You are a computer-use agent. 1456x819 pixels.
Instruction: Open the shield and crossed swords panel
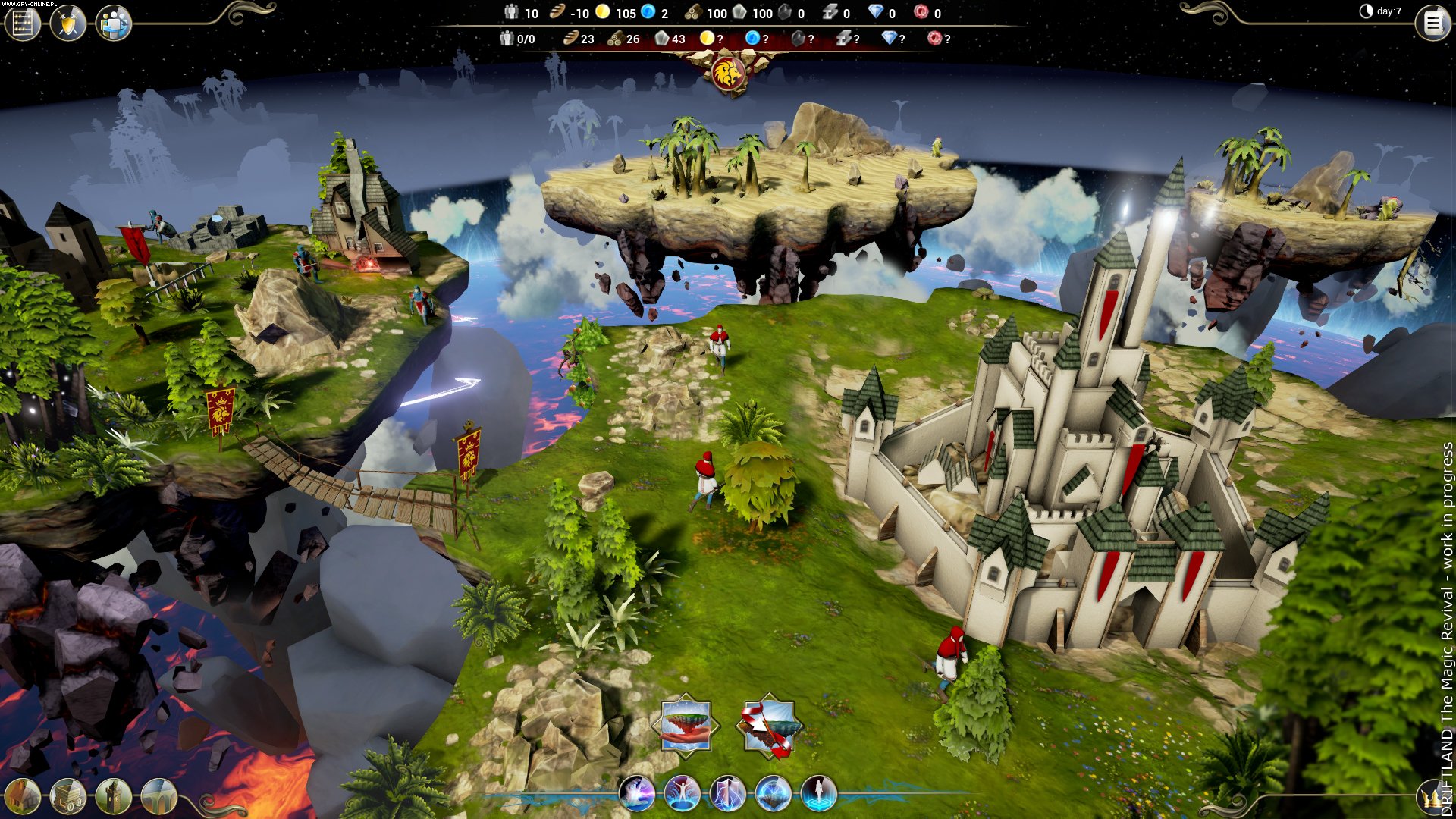point(68,24)
